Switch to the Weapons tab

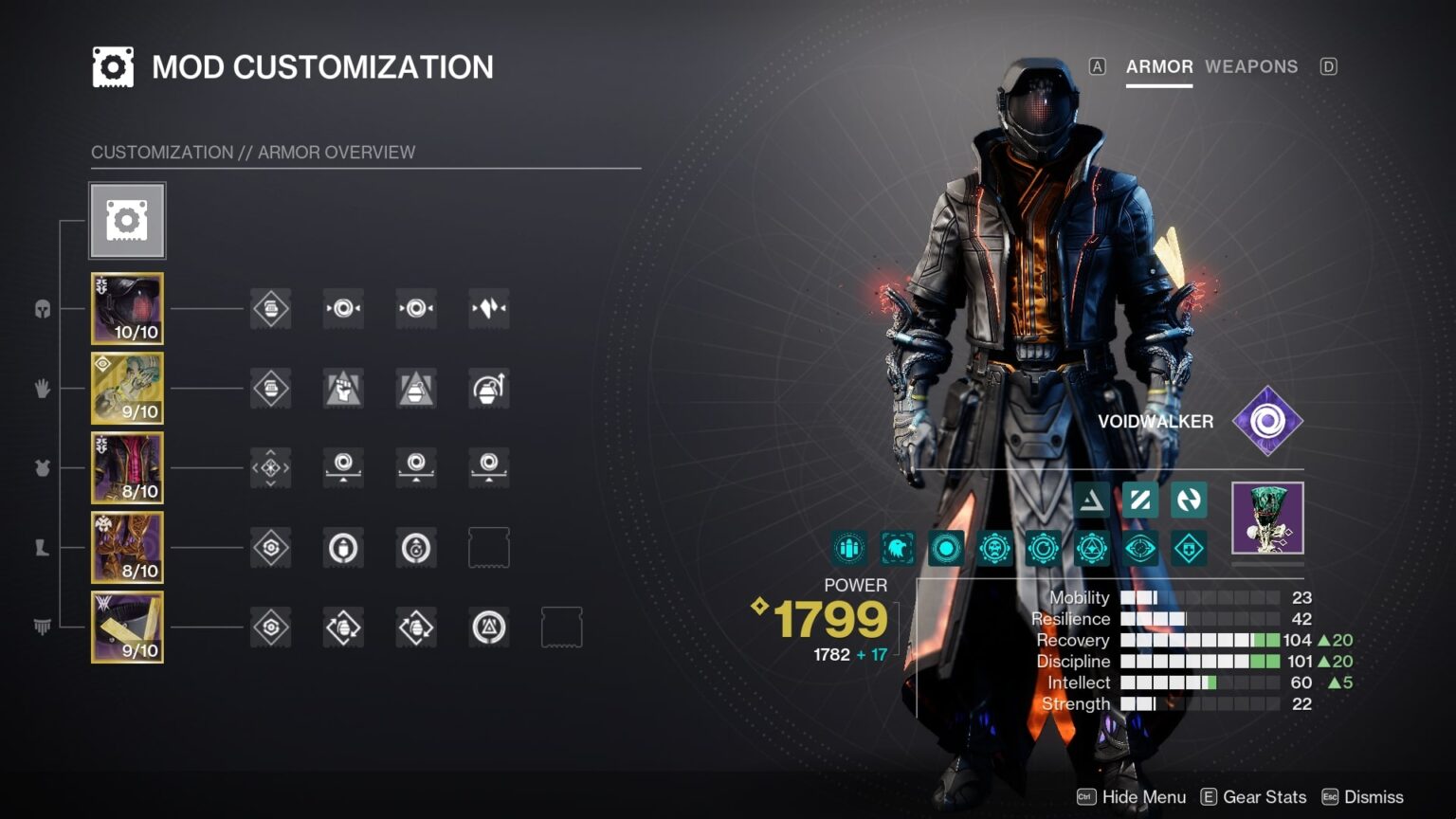1250,66
